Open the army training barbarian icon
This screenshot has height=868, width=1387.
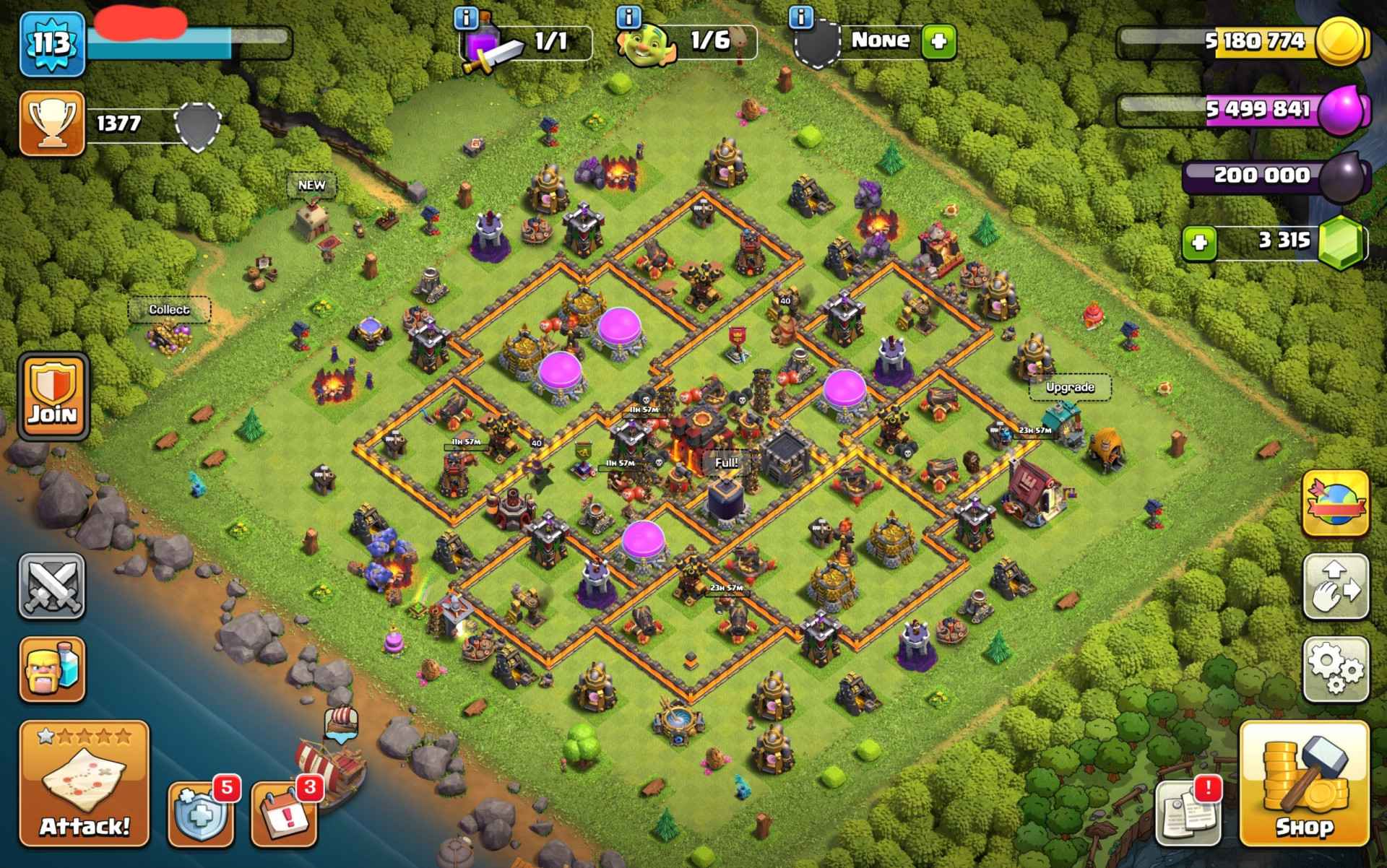click(x=51, y=669)
